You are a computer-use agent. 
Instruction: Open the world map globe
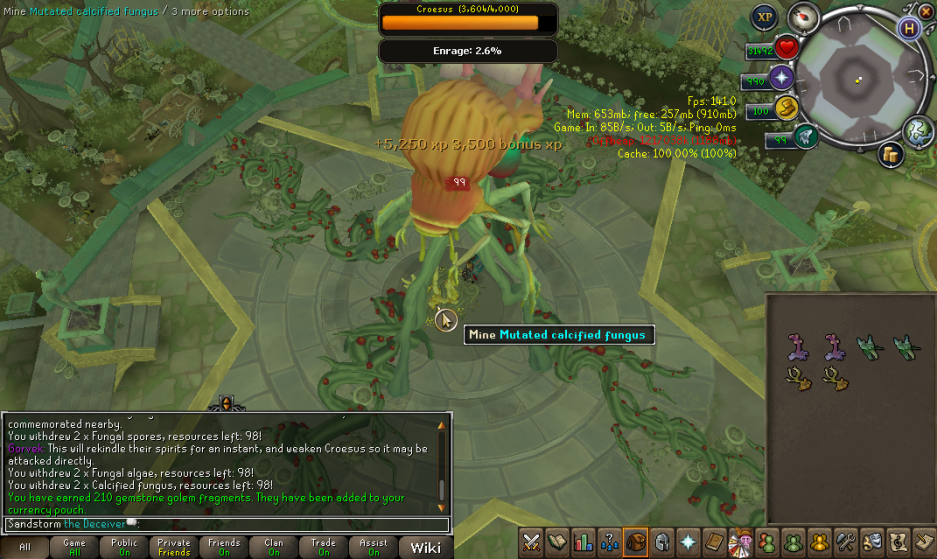pos(917,131)
